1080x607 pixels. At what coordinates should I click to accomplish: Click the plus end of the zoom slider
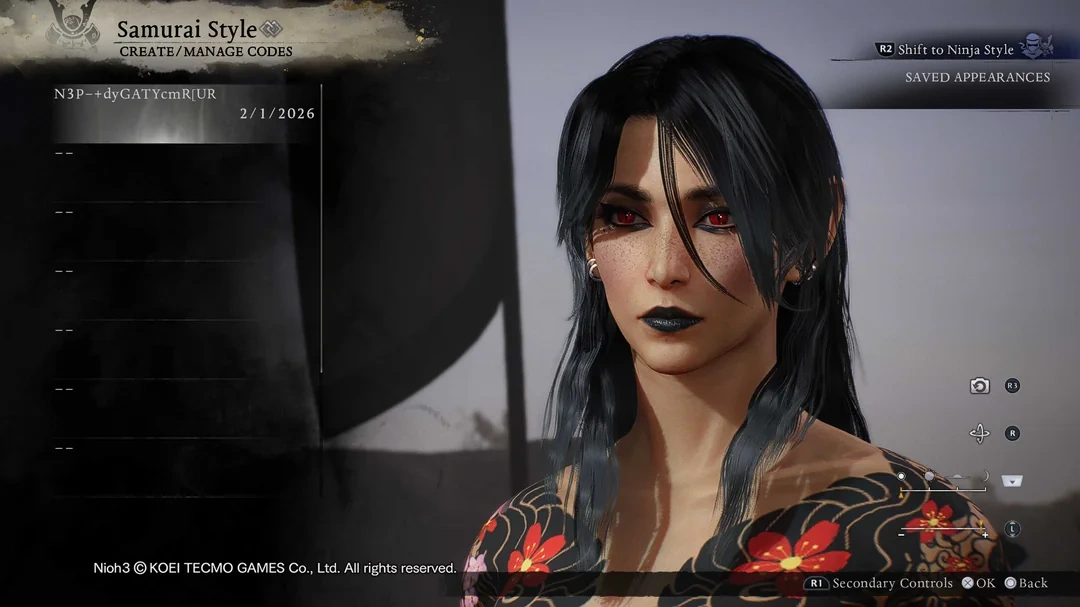985,535
